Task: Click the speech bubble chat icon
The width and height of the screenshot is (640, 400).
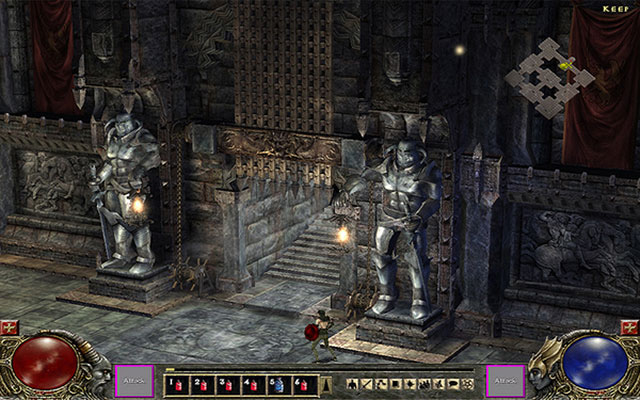Action: point(453,384)
